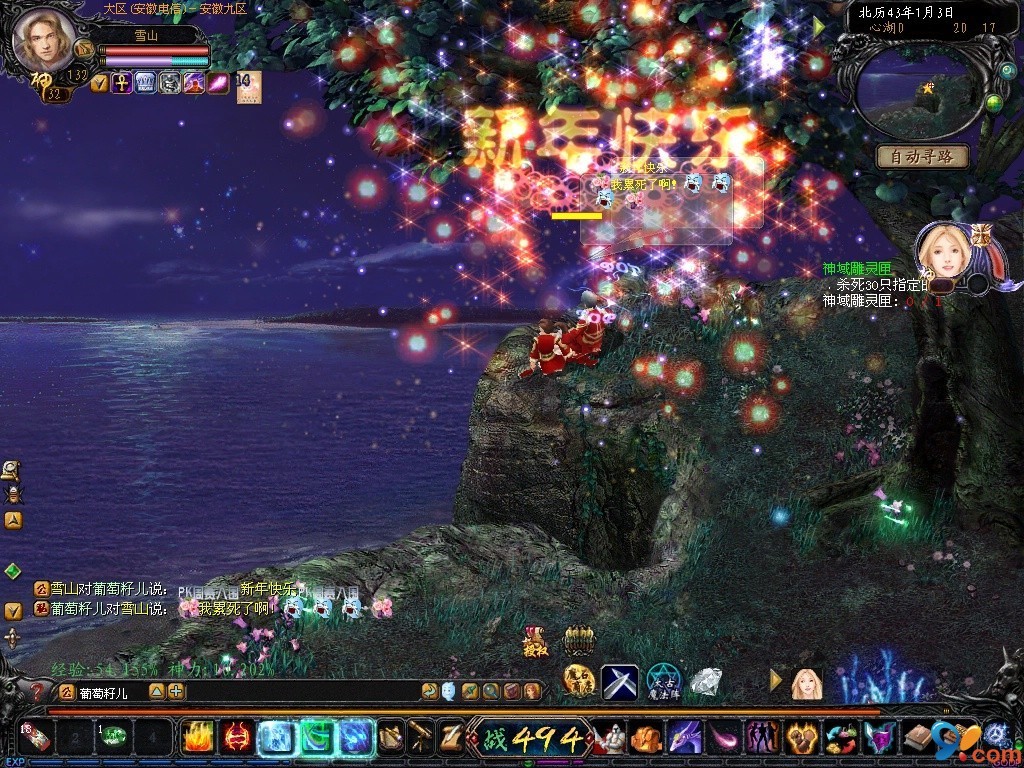Click the white diamond icon

point(706,682)
